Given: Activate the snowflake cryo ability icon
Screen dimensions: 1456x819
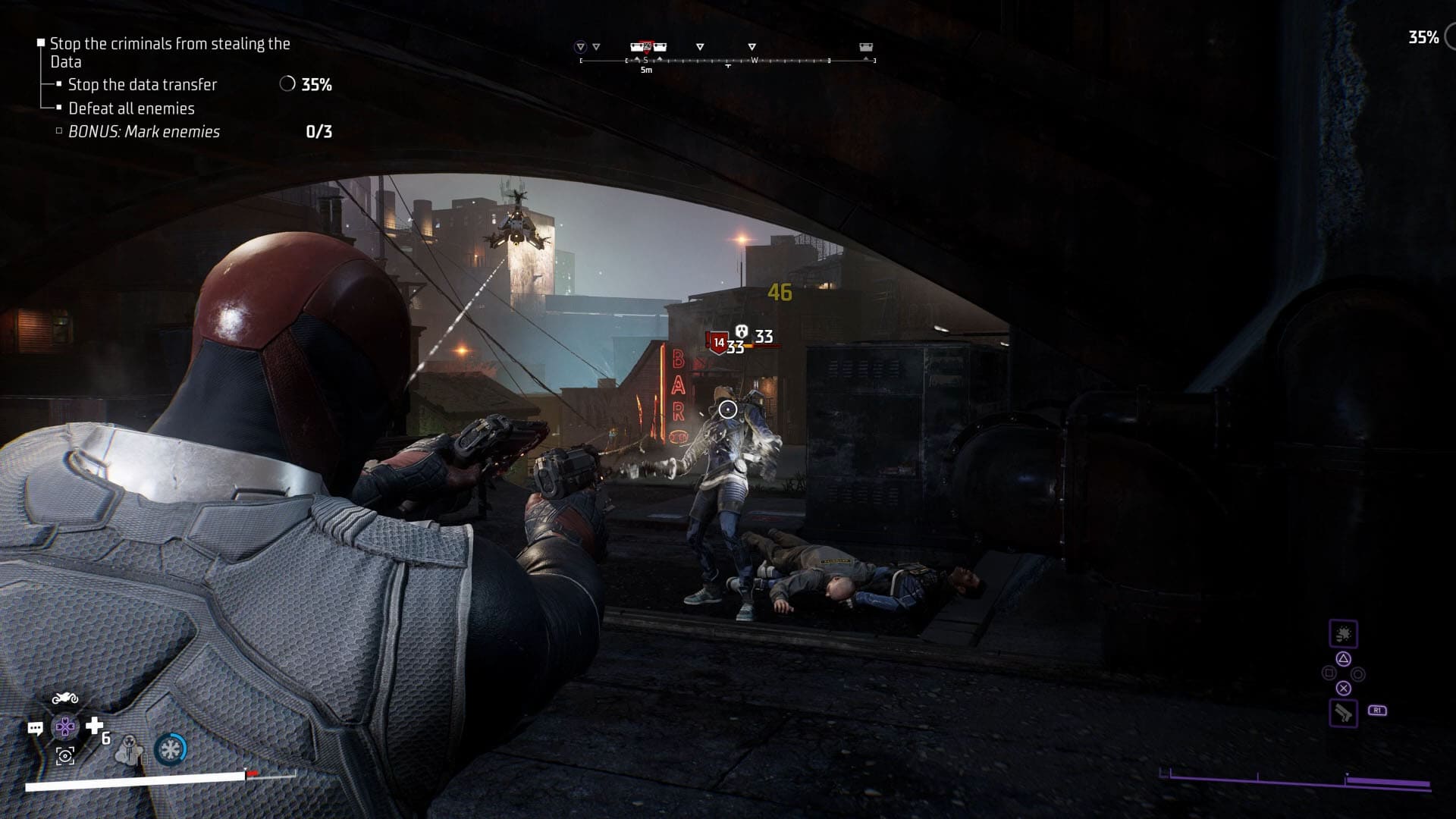Looking at the screenshot, I should [x=170, y=749].
